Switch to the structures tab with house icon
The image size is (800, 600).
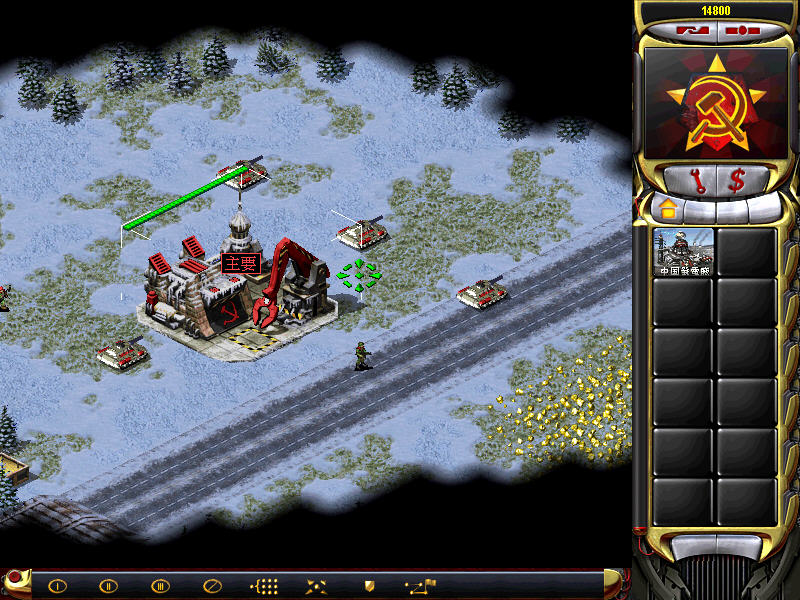[665, 210]
